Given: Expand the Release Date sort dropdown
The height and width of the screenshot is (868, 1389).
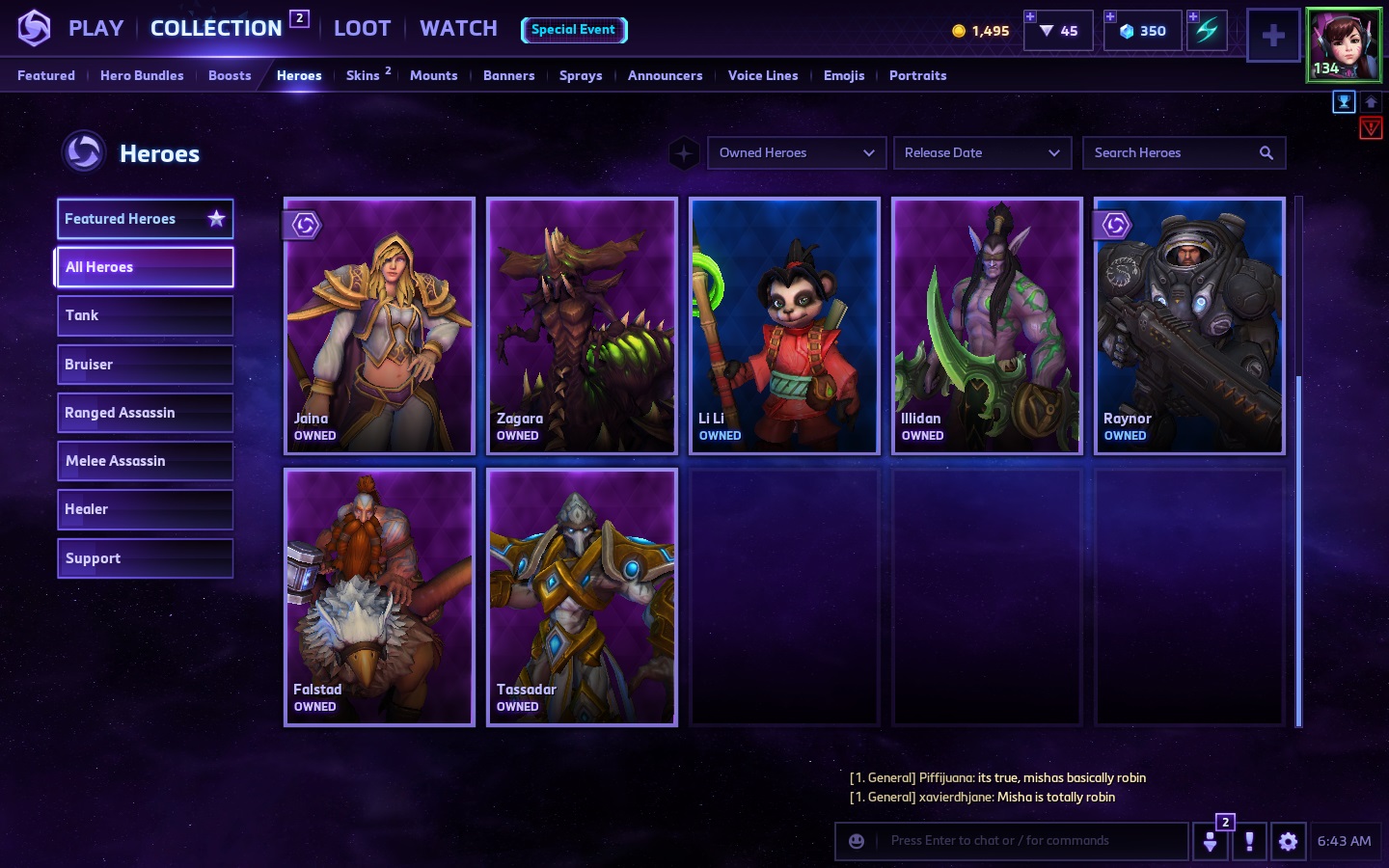Looking at the screenshot, I should pyautogui.click(x=982, y=152).
